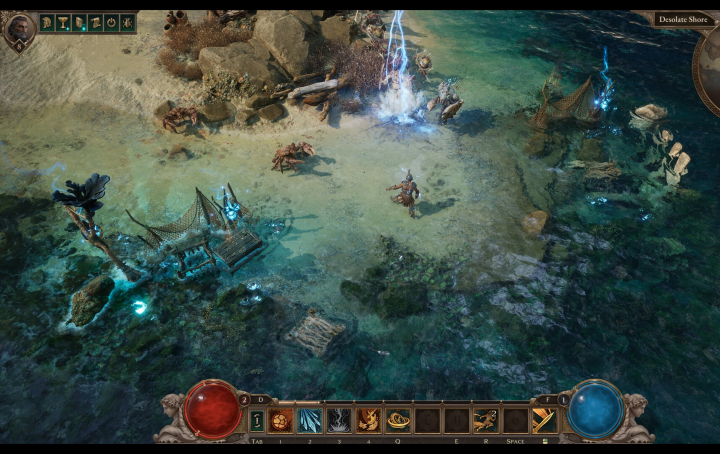Use the ice shards skill in slot 2

coord(310,420)
